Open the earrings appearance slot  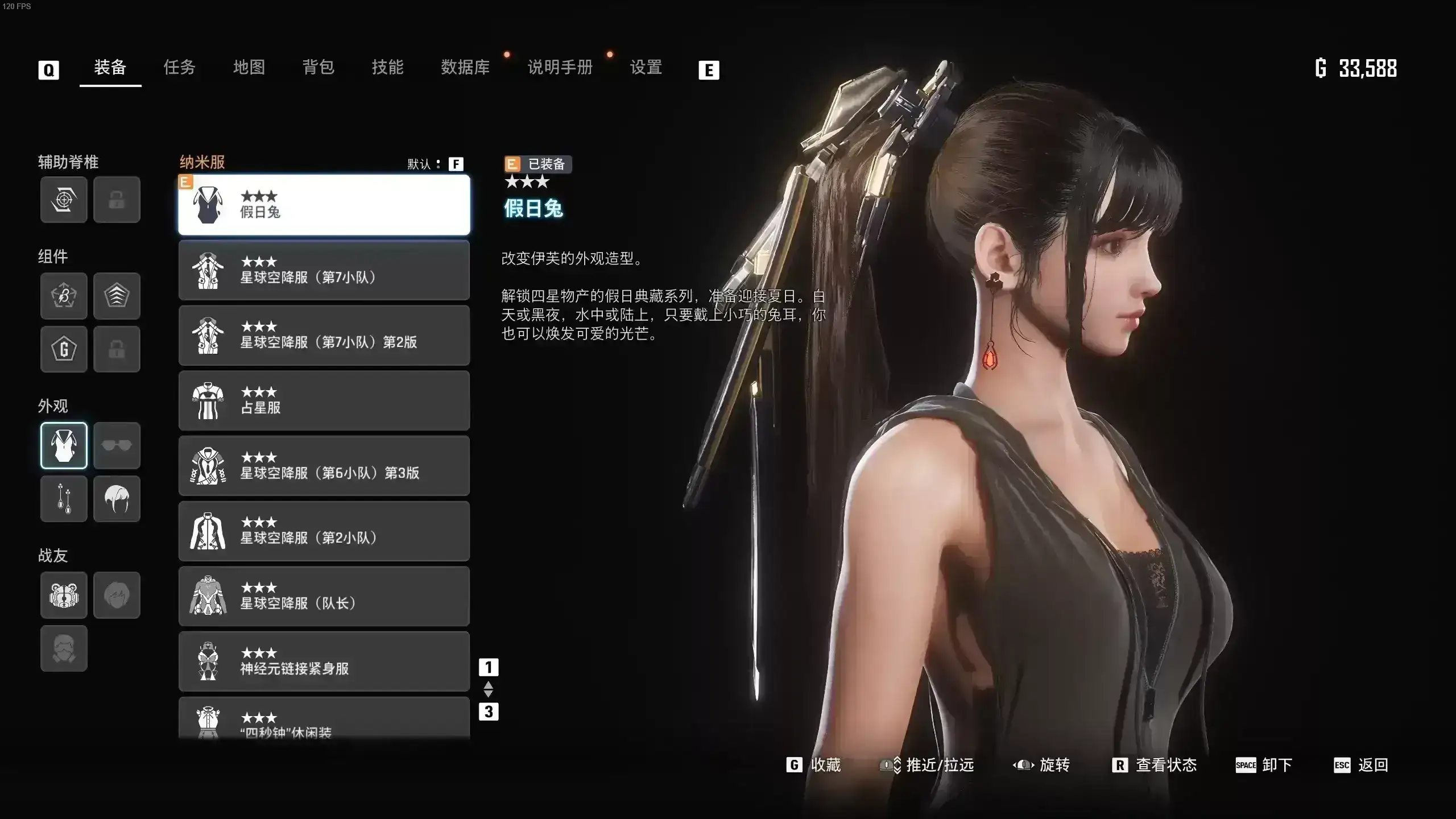[64, 499]
